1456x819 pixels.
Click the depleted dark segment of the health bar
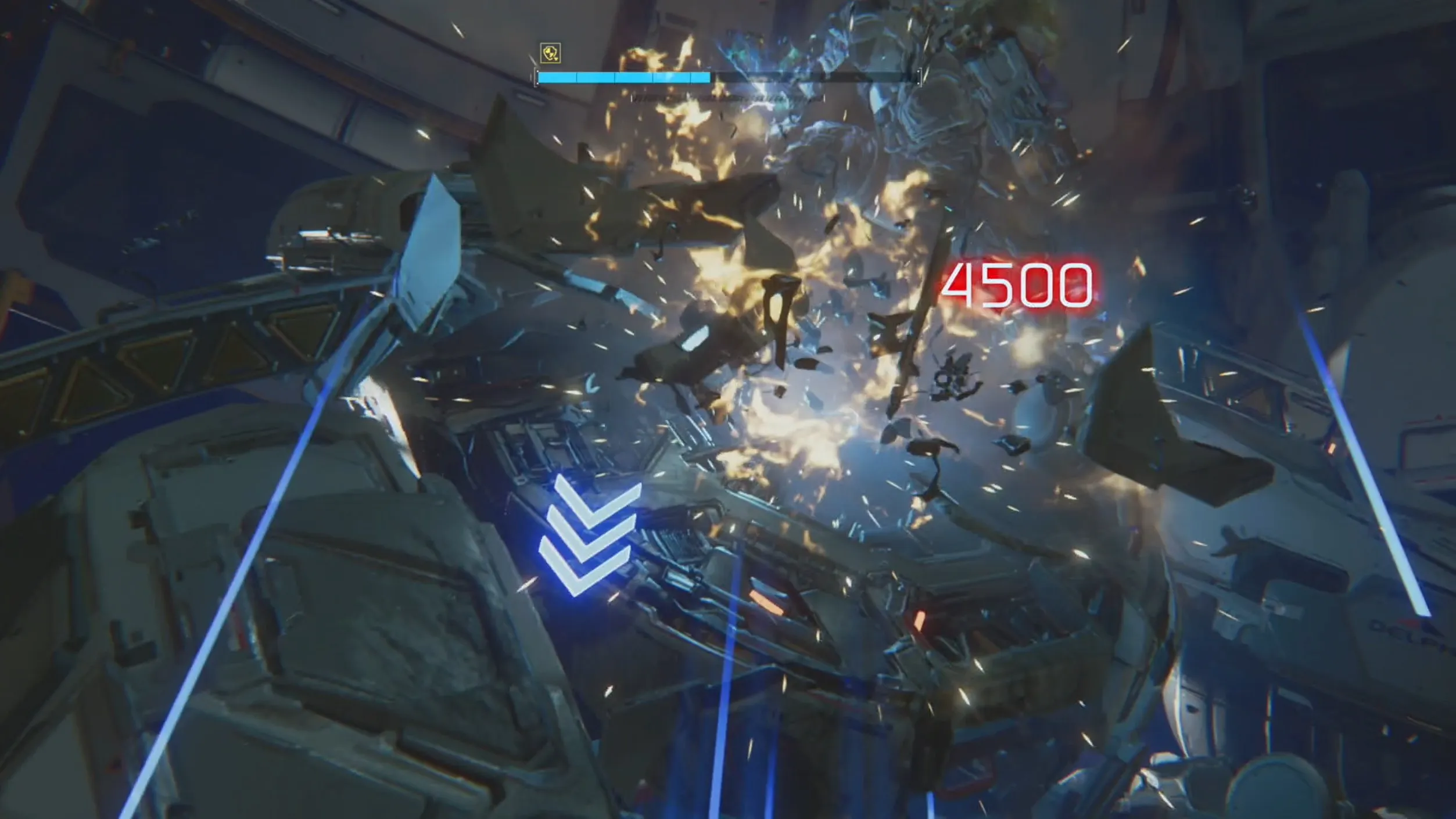point(813,76)
